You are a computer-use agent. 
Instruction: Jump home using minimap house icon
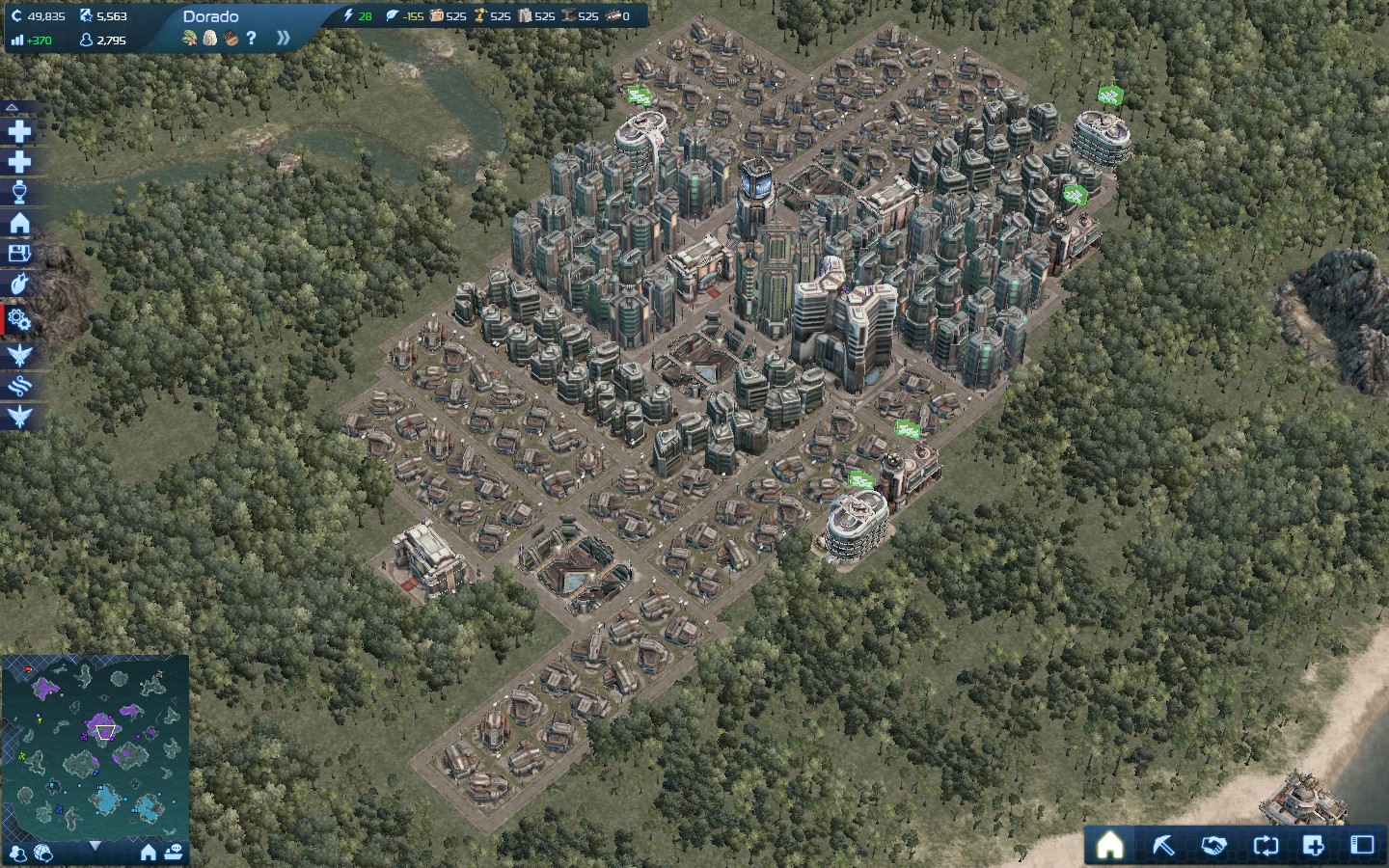click(x=149, y=853)
